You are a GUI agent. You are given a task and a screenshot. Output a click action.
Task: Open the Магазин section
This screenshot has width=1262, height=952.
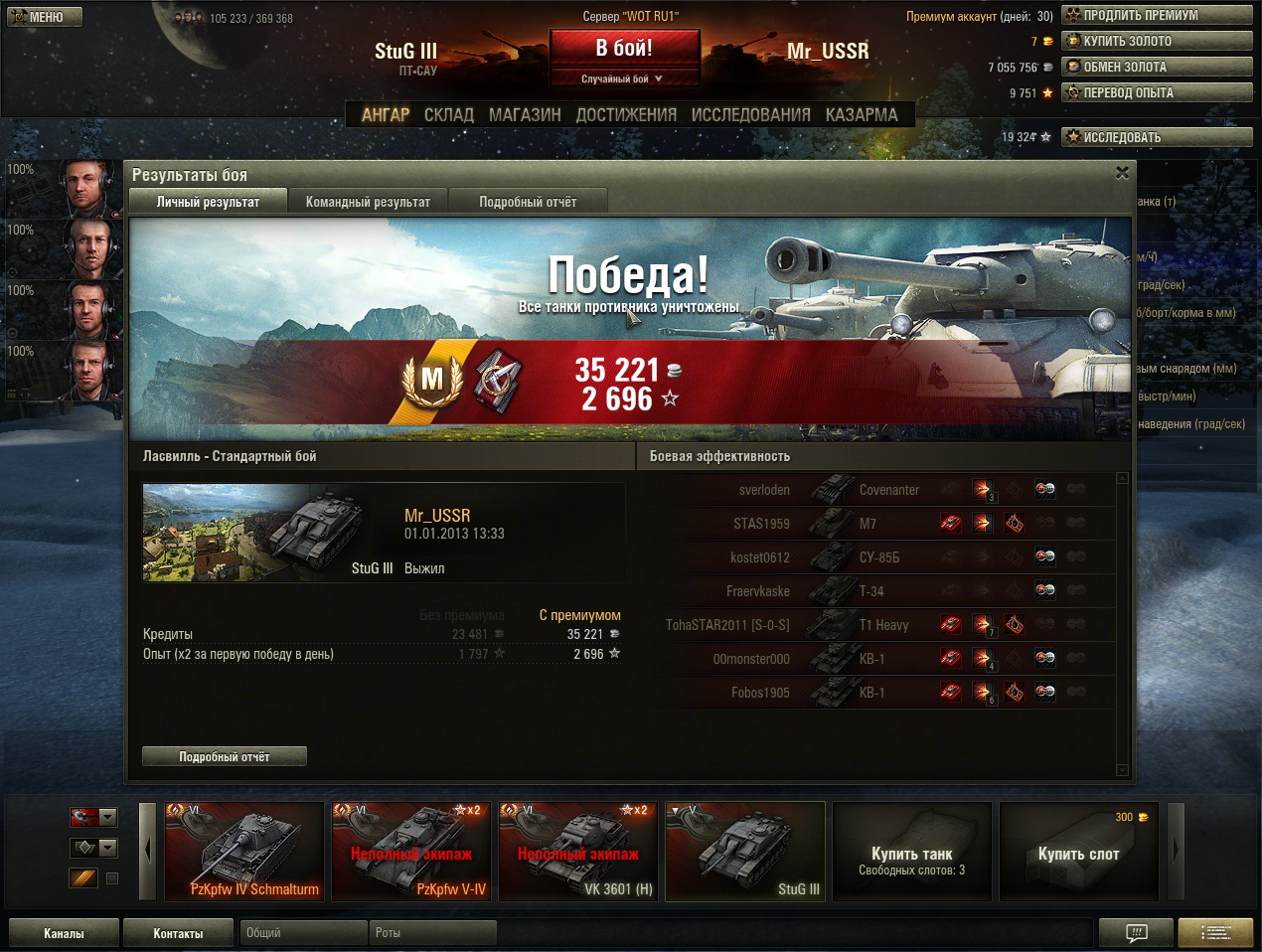pos(525,115)
